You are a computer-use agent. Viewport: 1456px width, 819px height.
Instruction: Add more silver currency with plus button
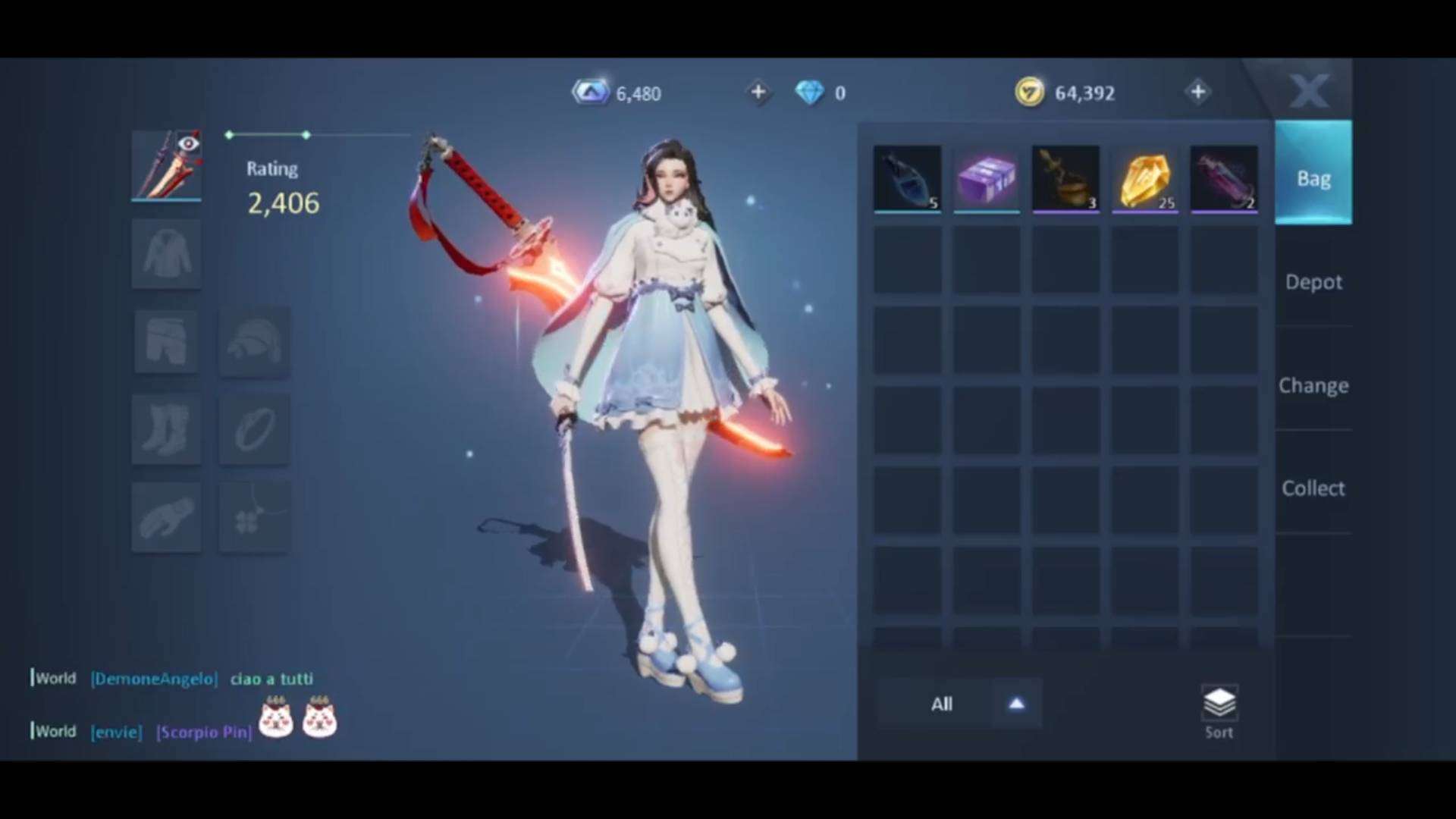click(x=758, y=93)
